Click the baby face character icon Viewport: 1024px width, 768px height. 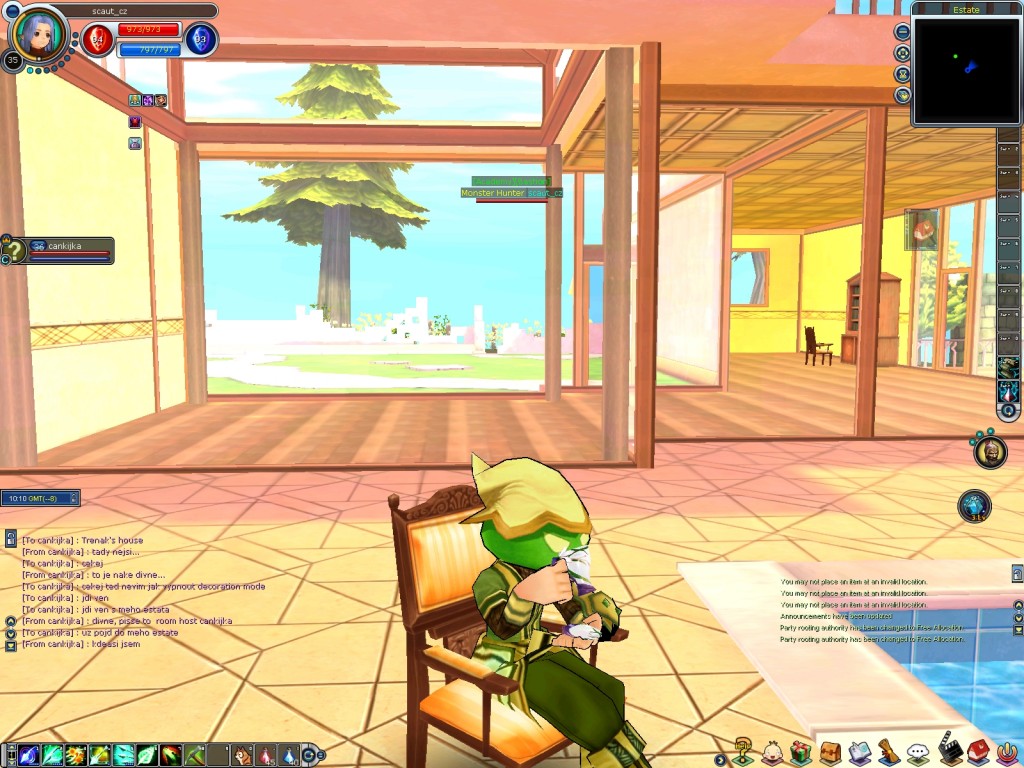(x=771, y=752)
